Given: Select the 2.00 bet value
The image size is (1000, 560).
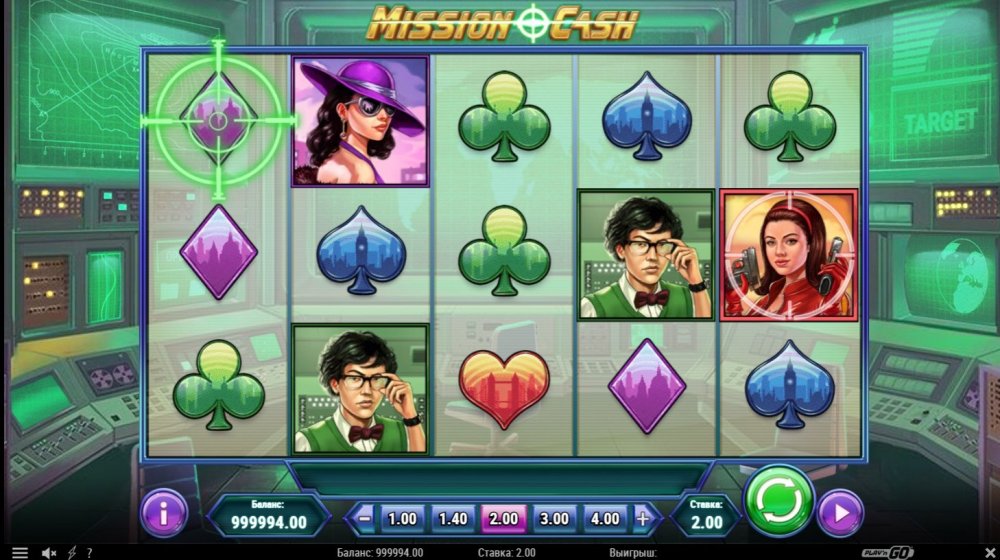Looking at the screenshot, I should pyautogui.click(x=504, y=519).
